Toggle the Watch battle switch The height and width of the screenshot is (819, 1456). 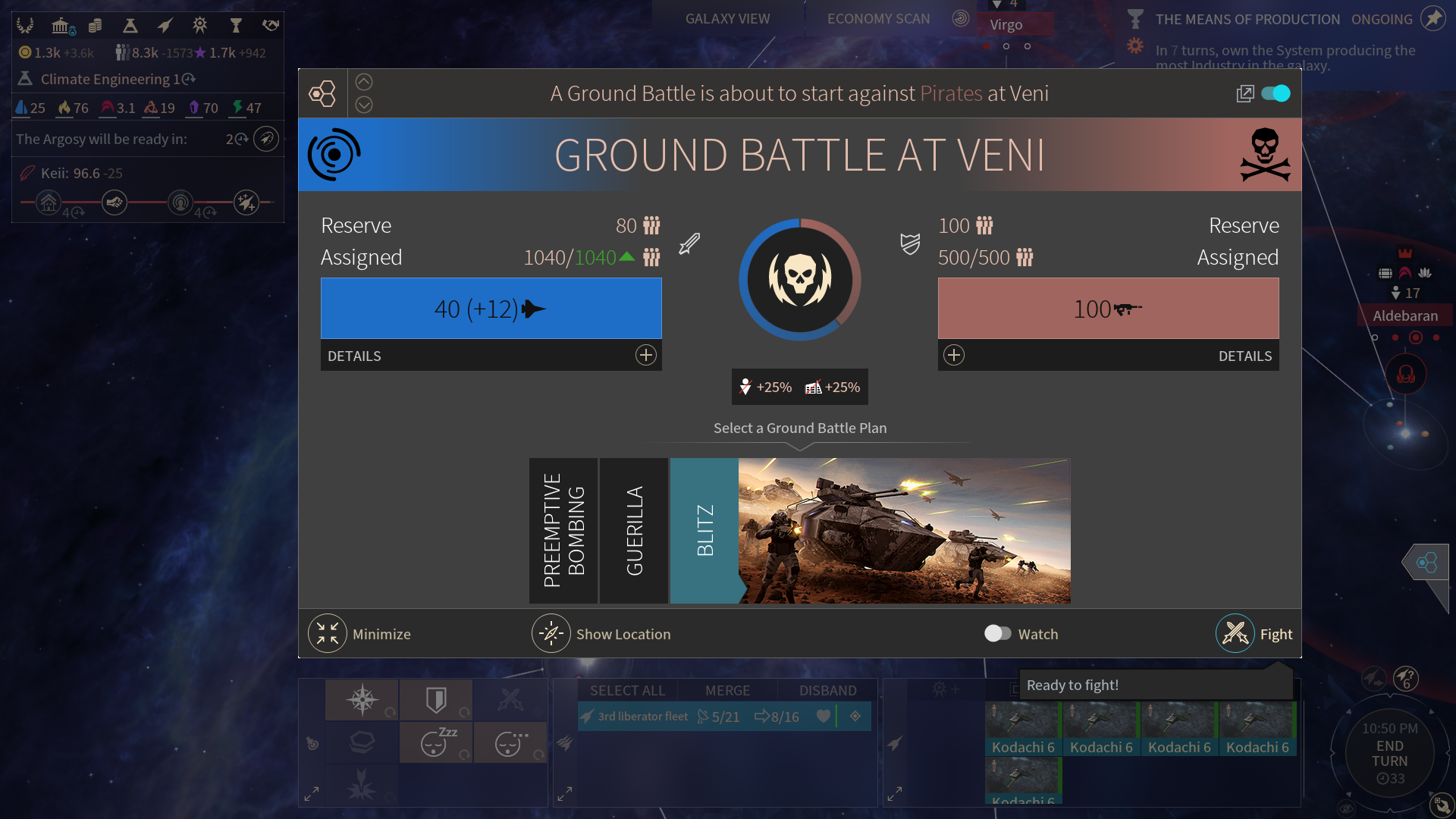(x=997, y=633)
